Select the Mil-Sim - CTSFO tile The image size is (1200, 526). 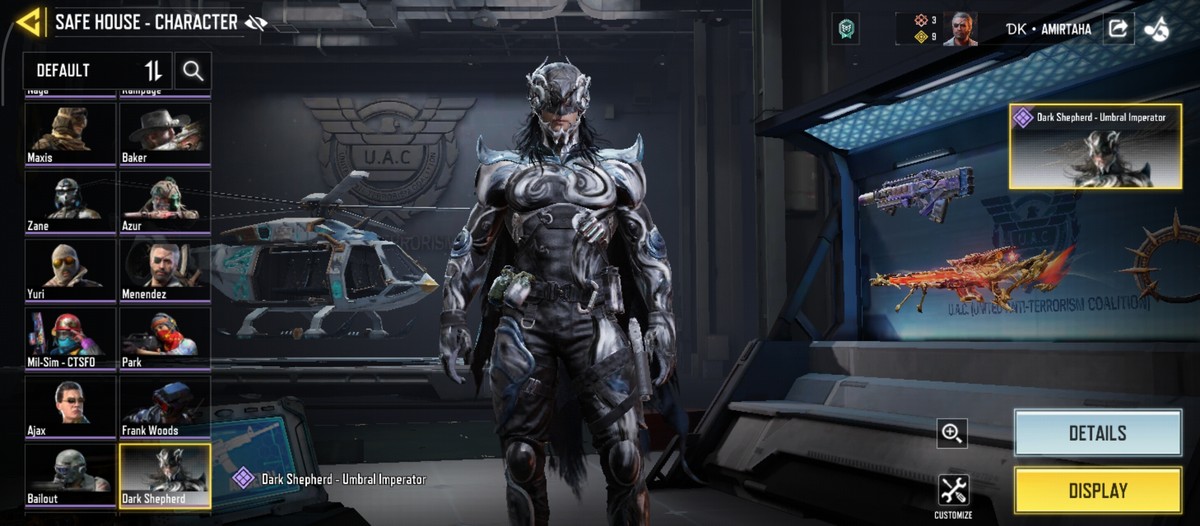point(70,337)
